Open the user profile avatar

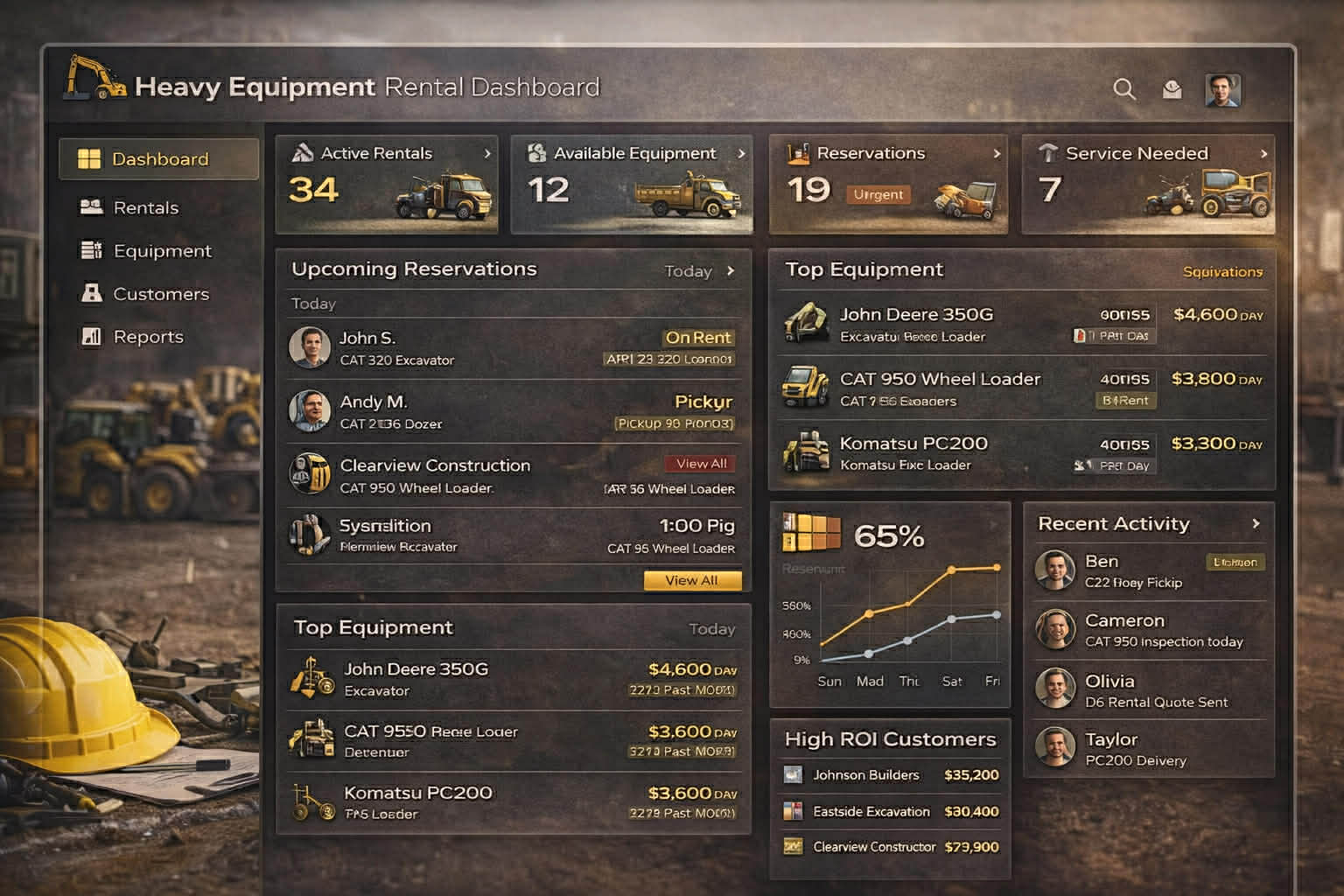click(x=1223, y=89)
